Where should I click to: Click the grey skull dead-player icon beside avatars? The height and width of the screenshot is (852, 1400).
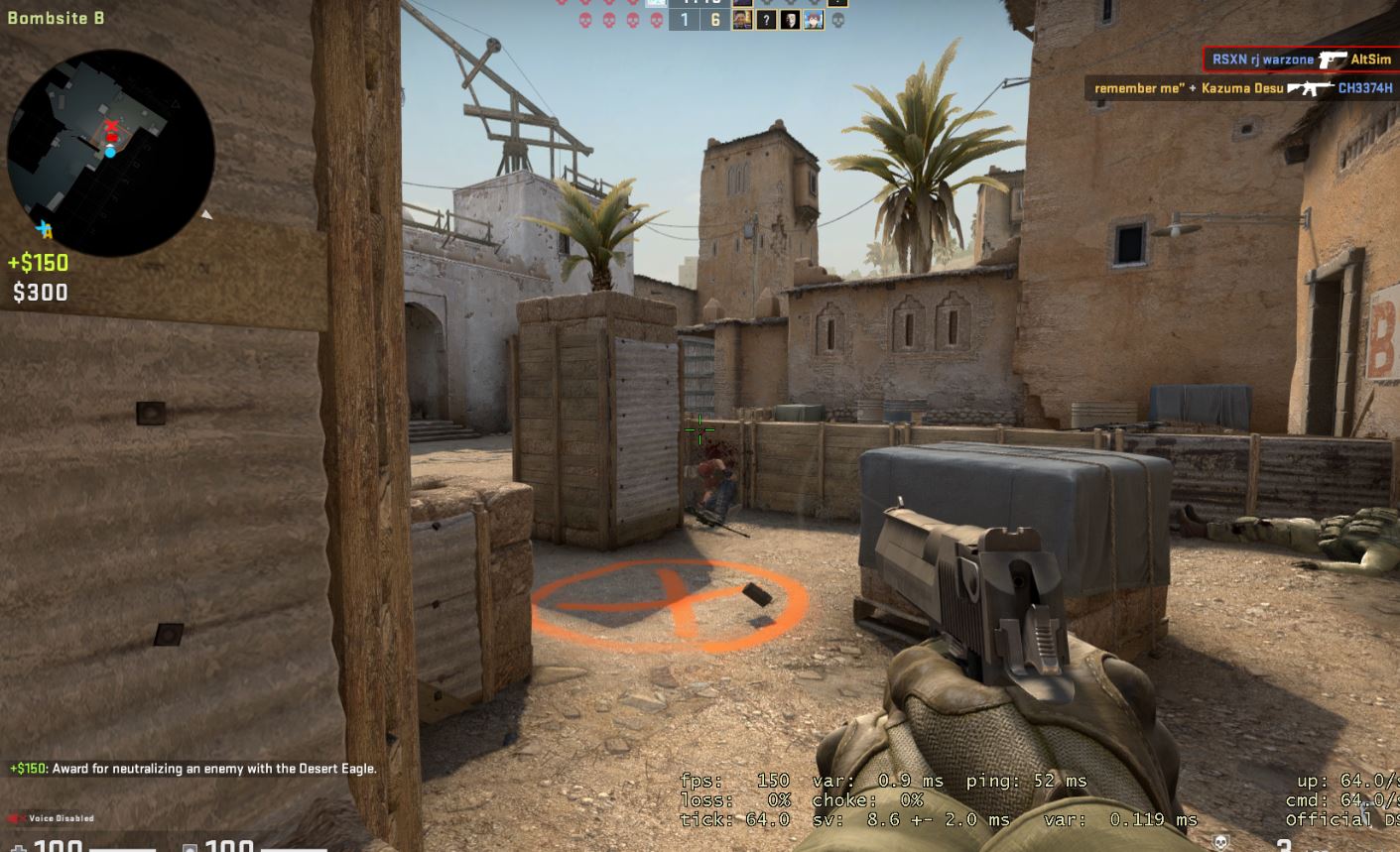837,20
